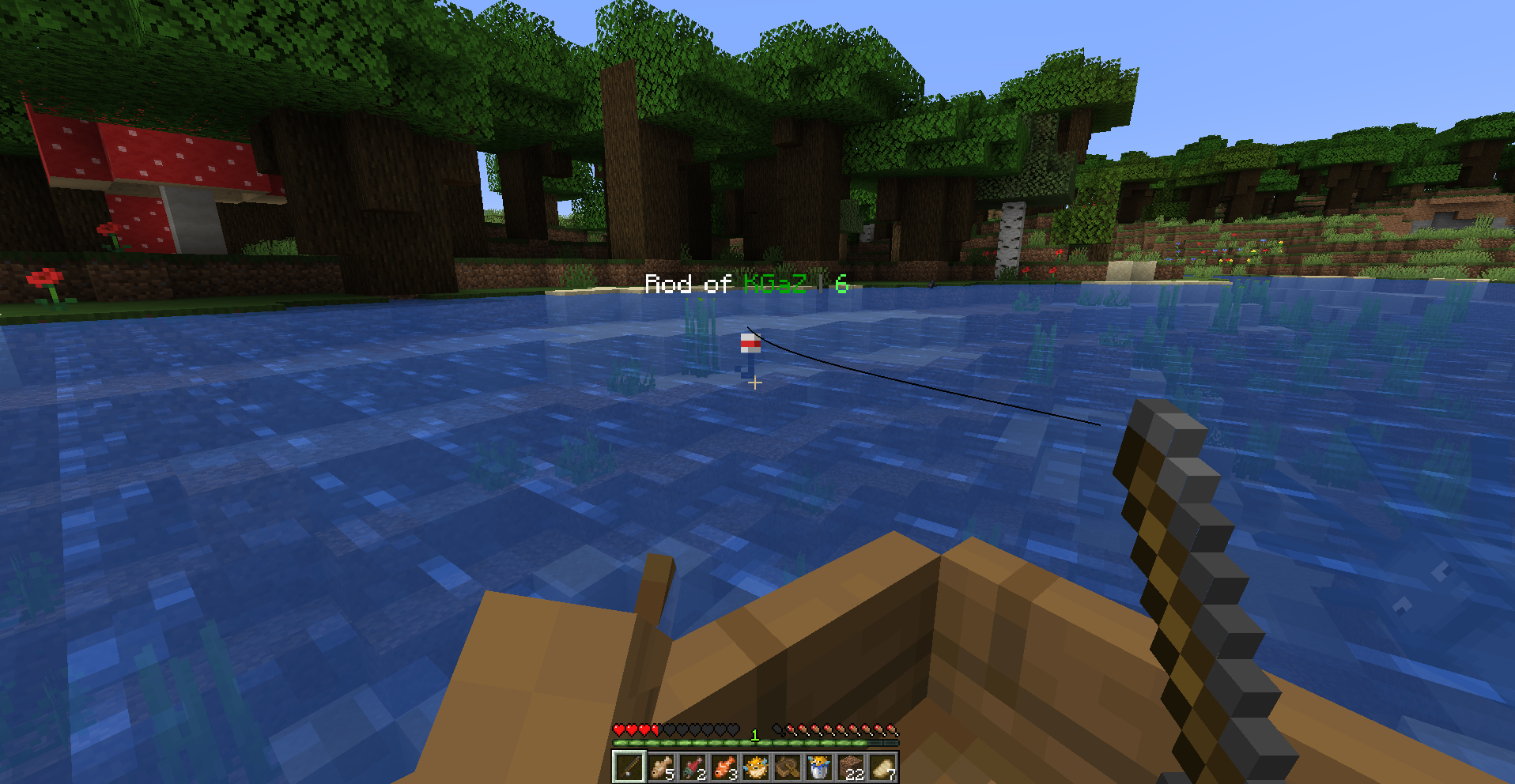
Task: Click the rightmost drumstick in the hunger bar
Action: pyautogui.click(x=891, y=729)
